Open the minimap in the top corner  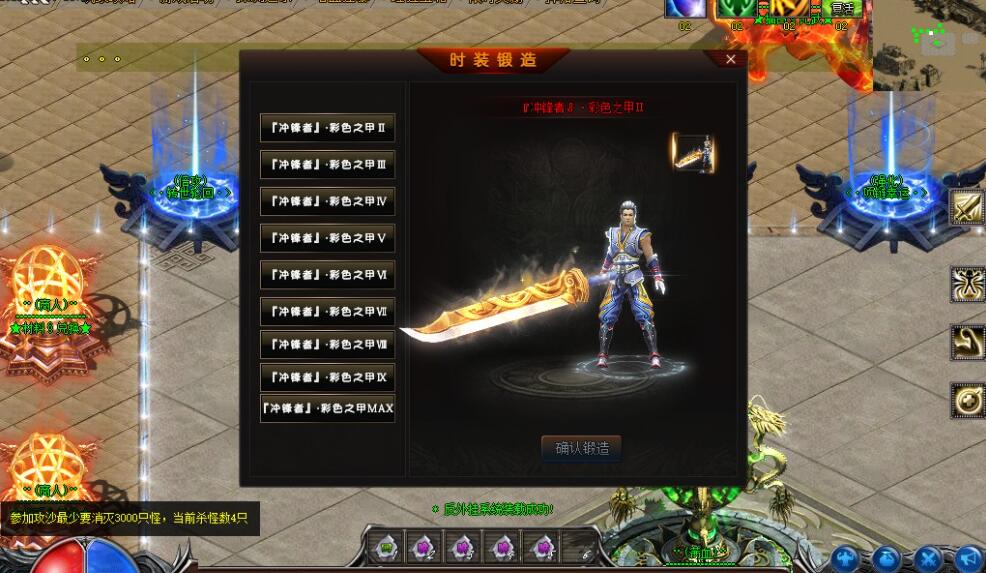[929, 45]
